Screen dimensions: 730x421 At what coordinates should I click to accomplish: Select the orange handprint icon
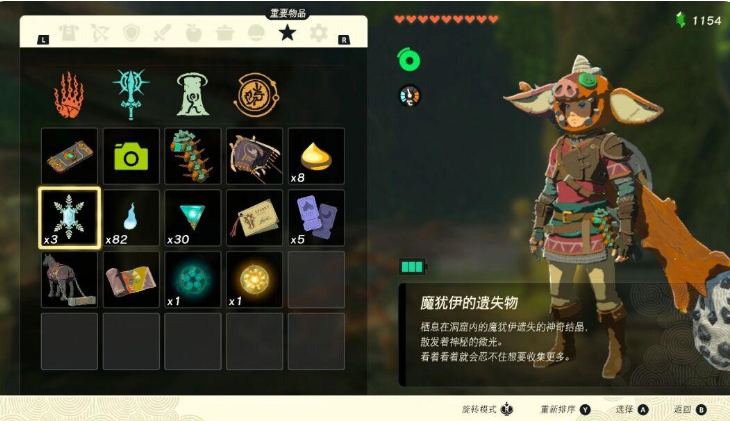click(69, 94)
